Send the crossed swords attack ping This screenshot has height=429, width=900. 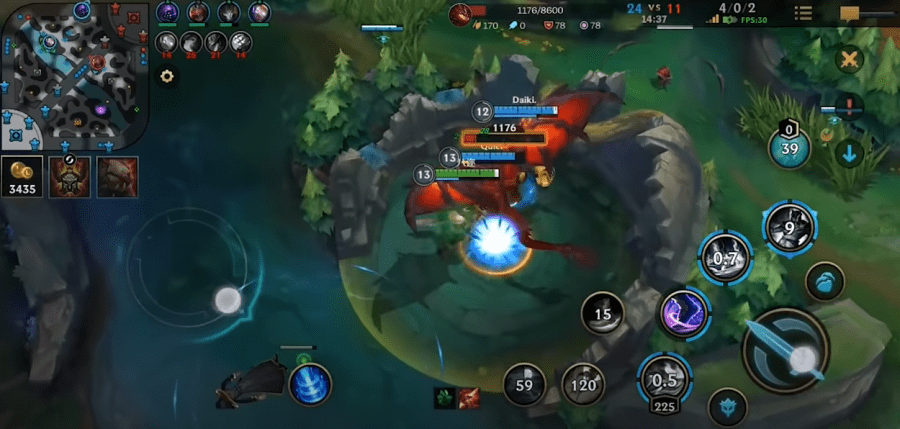pyautogui.click(x=849, y=59)
